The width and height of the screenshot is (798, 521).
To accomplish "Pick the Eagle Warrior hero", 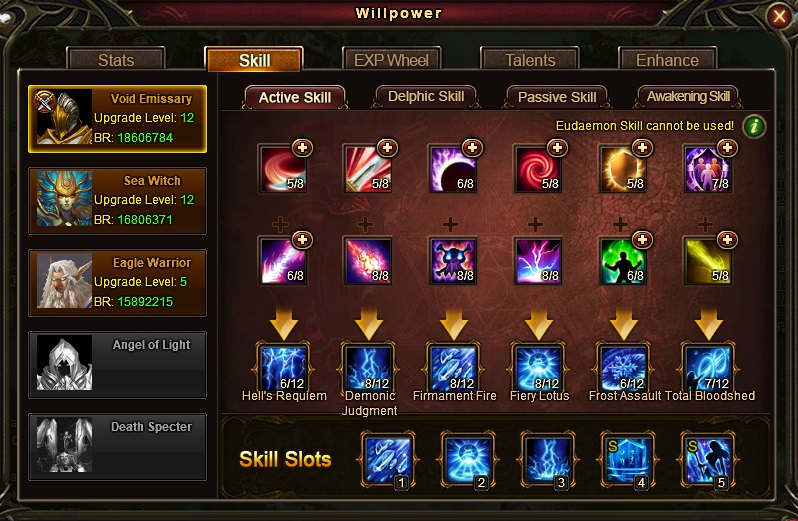I will coord(118,282).
